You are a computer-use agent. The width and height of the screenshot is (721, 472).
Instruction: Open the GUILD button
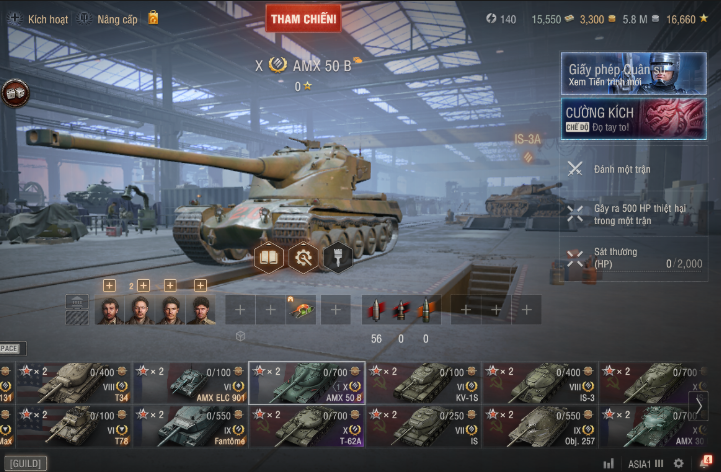(24, 464)
